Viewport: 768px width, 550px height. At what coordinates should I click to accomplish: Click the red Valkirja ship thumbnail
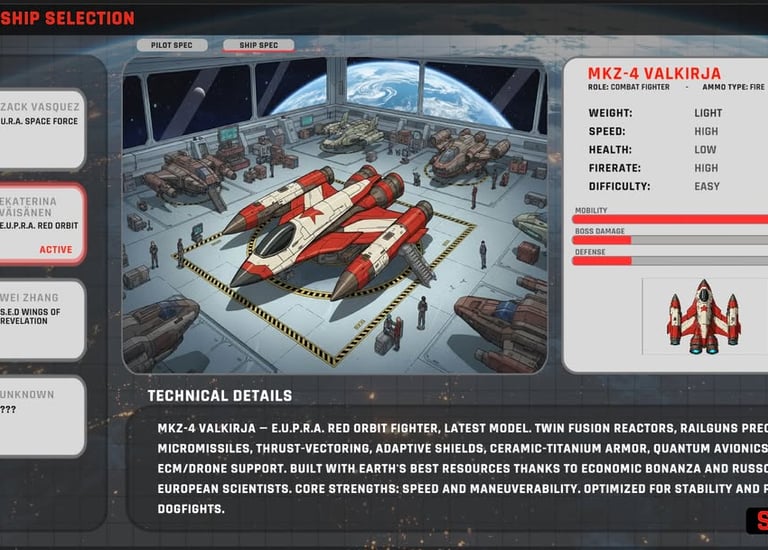tap(705, 317)
